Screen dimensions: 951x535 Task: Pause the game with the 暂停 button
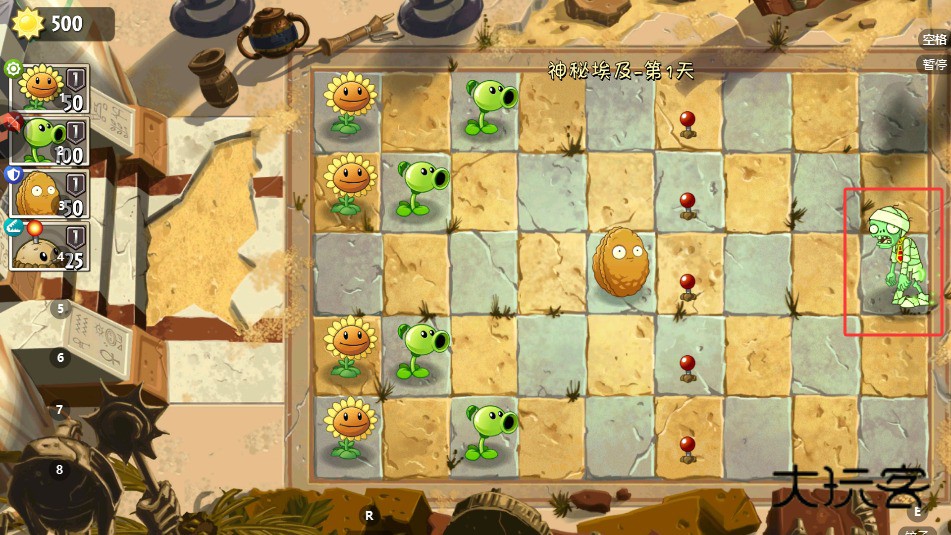click(934, 64)
